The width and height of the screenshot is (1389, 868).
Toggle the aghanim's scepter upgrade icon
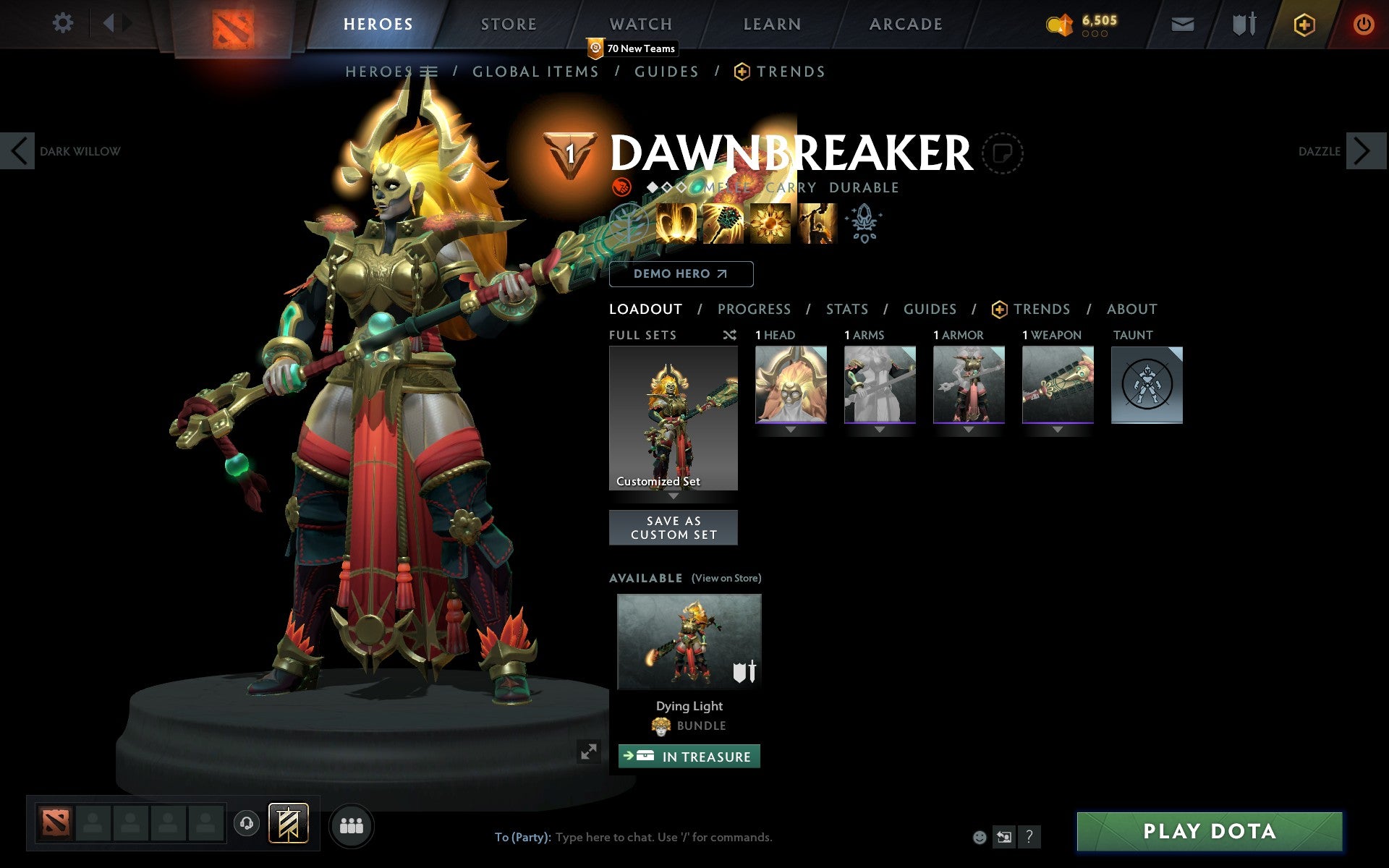coord(865,224)
